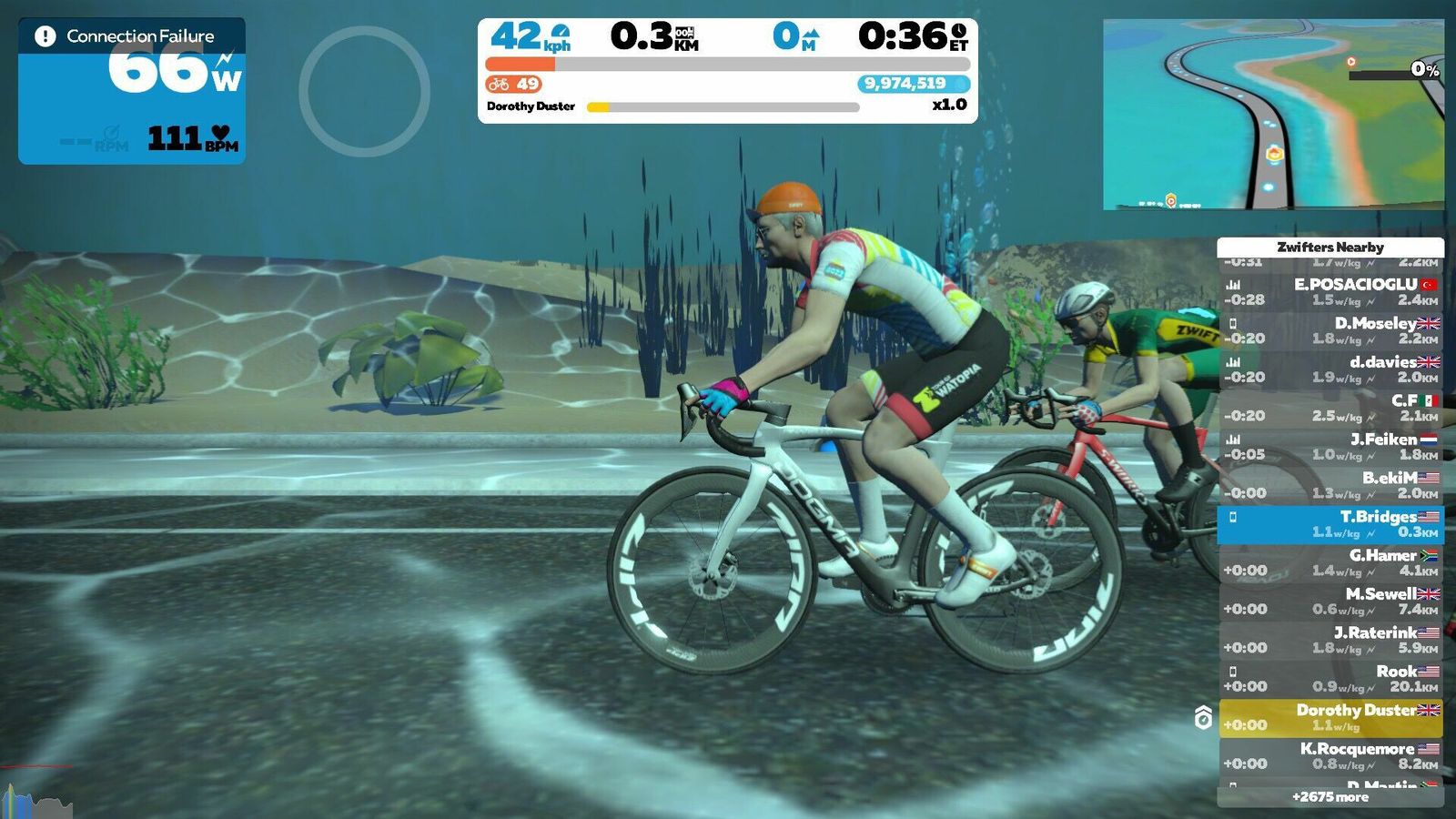Viewport: 1456px width, 819px height.
Task: Select K.Rocquemore in the nearby list
Action: pyautogui.click(x=1330, y=756)
